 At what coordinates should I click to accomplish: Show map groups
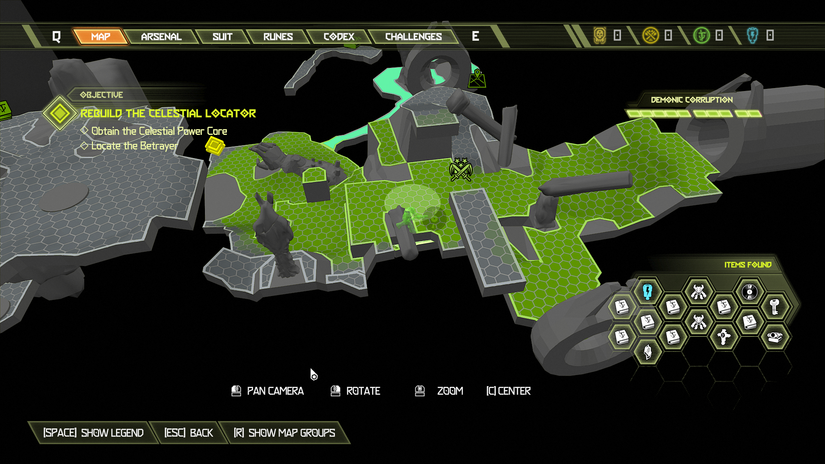click(283, 433)
